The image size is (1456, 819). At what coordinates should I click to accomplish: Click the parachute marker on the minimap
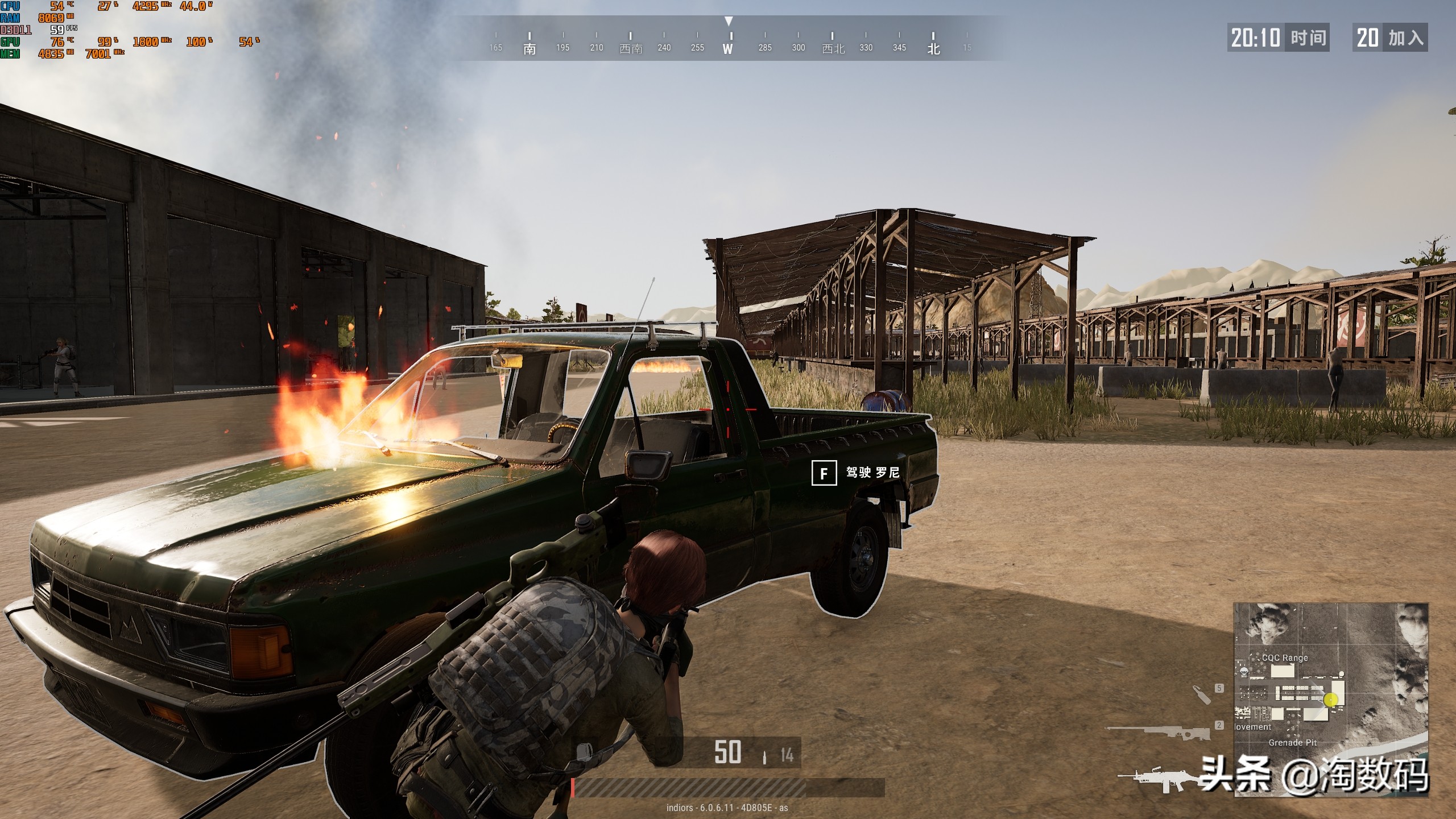pyautogui.click(x=1243, y=672)
